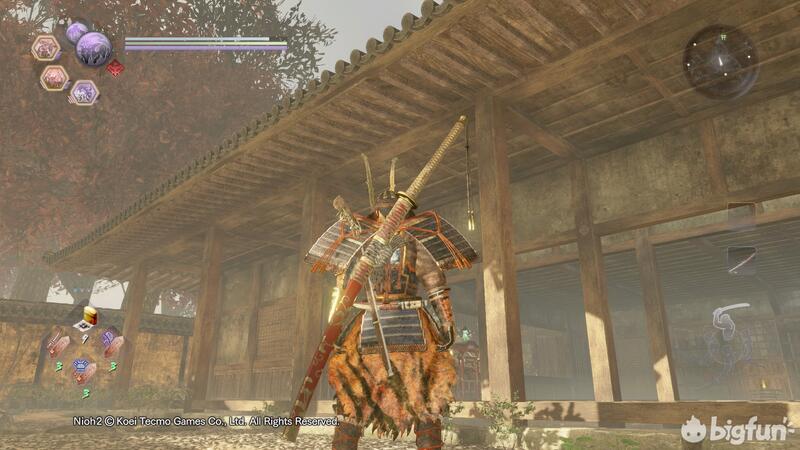Select the large purple guardian spirit orb

coord(94,47)
